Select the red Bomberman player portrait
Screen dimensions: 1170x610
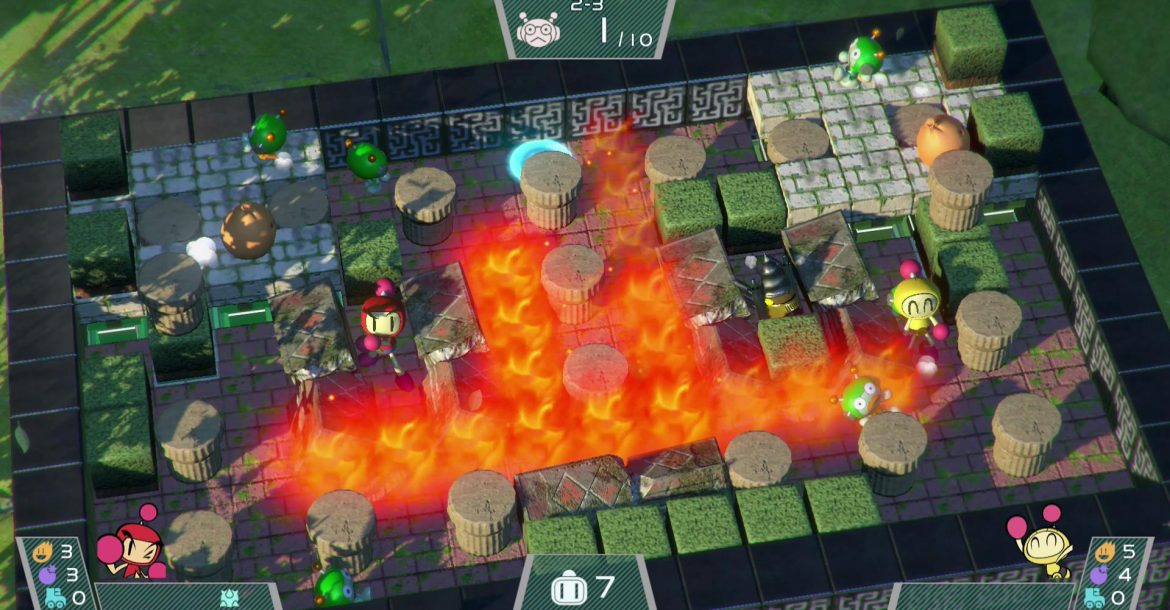tap(128, 550)
